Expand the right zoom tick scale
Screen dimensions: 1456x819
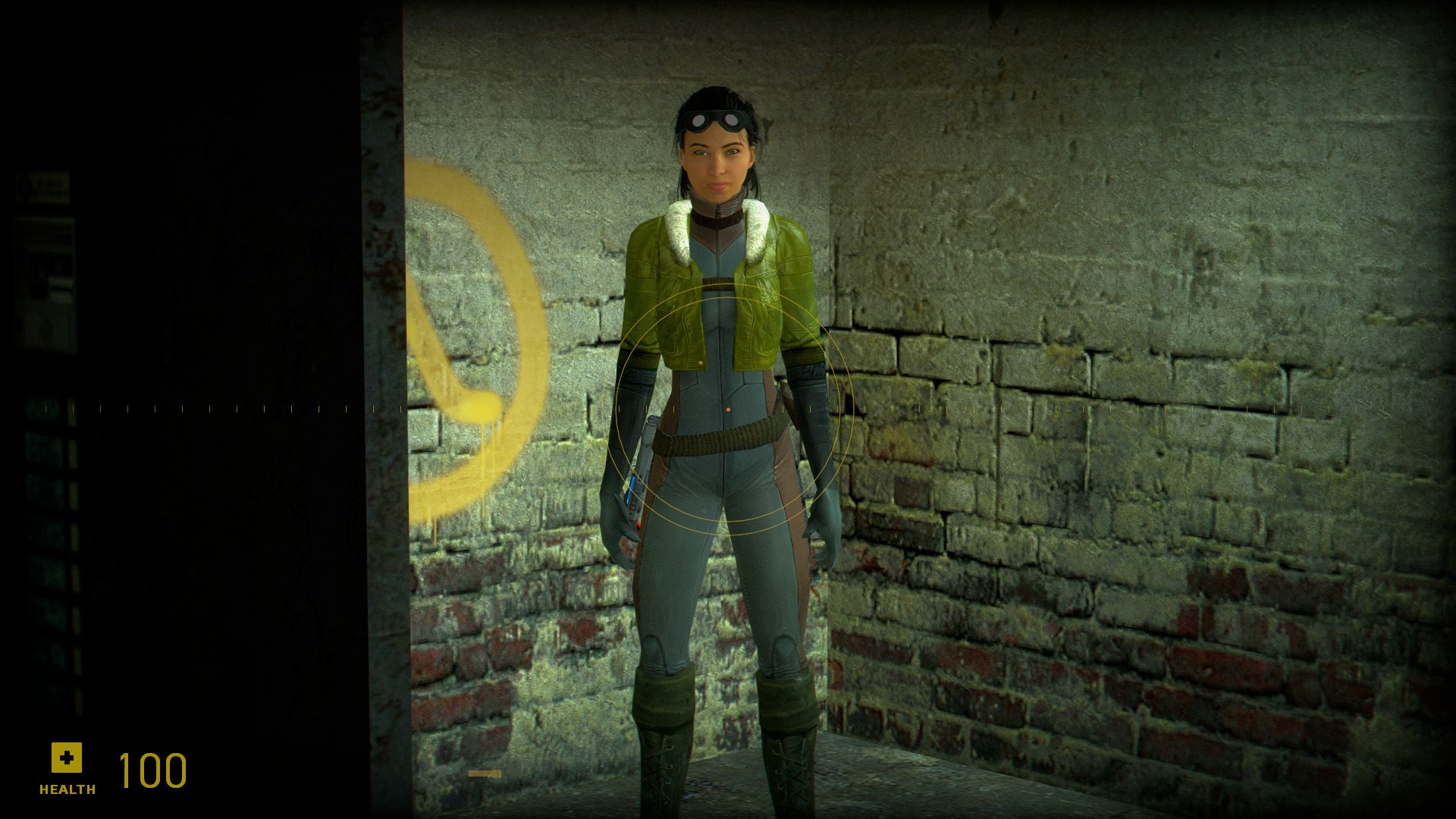pyautogui.click(x=1137, y=409)
